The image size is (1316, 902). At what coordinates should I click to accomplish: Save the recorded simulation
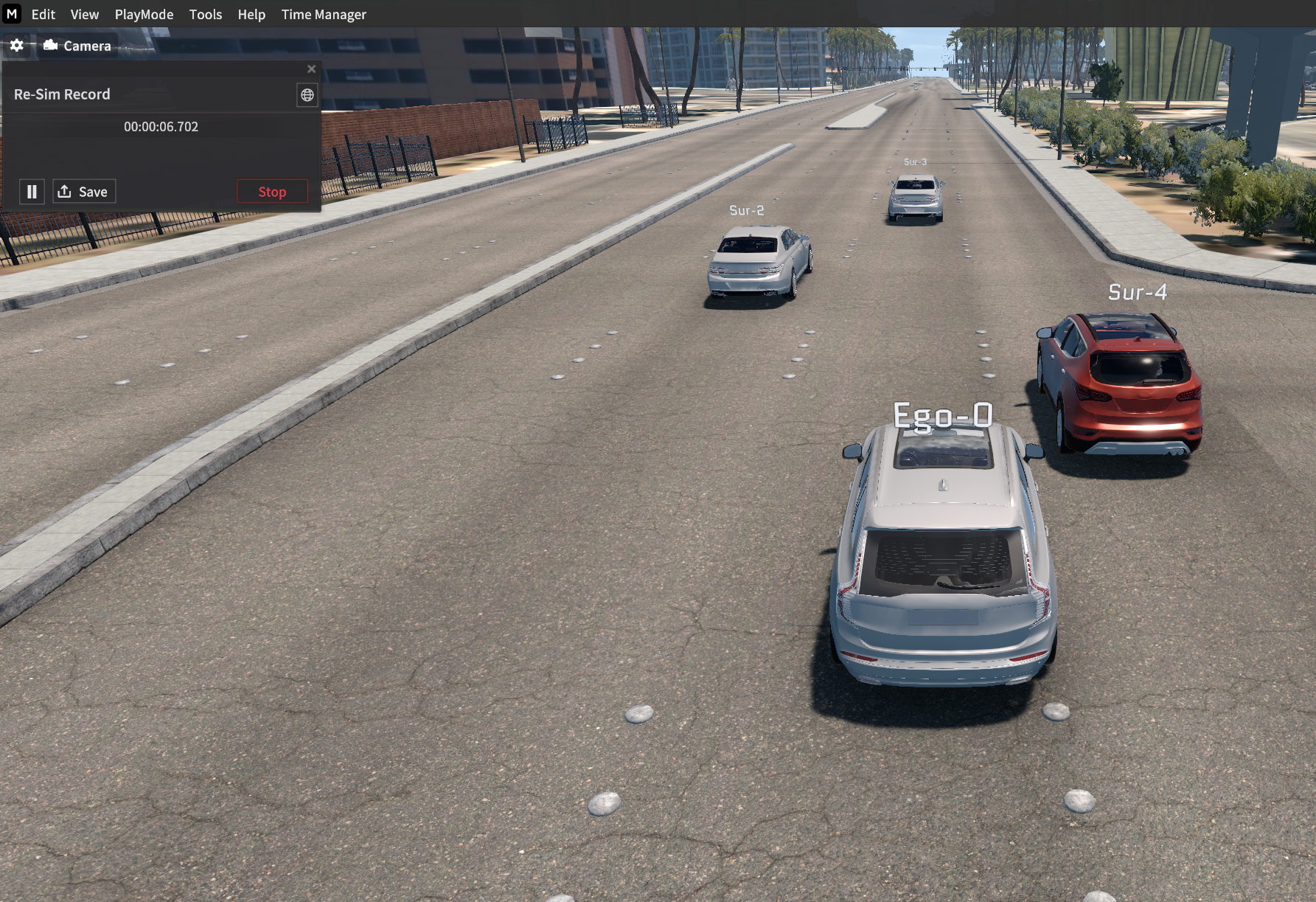click(84, 192)
